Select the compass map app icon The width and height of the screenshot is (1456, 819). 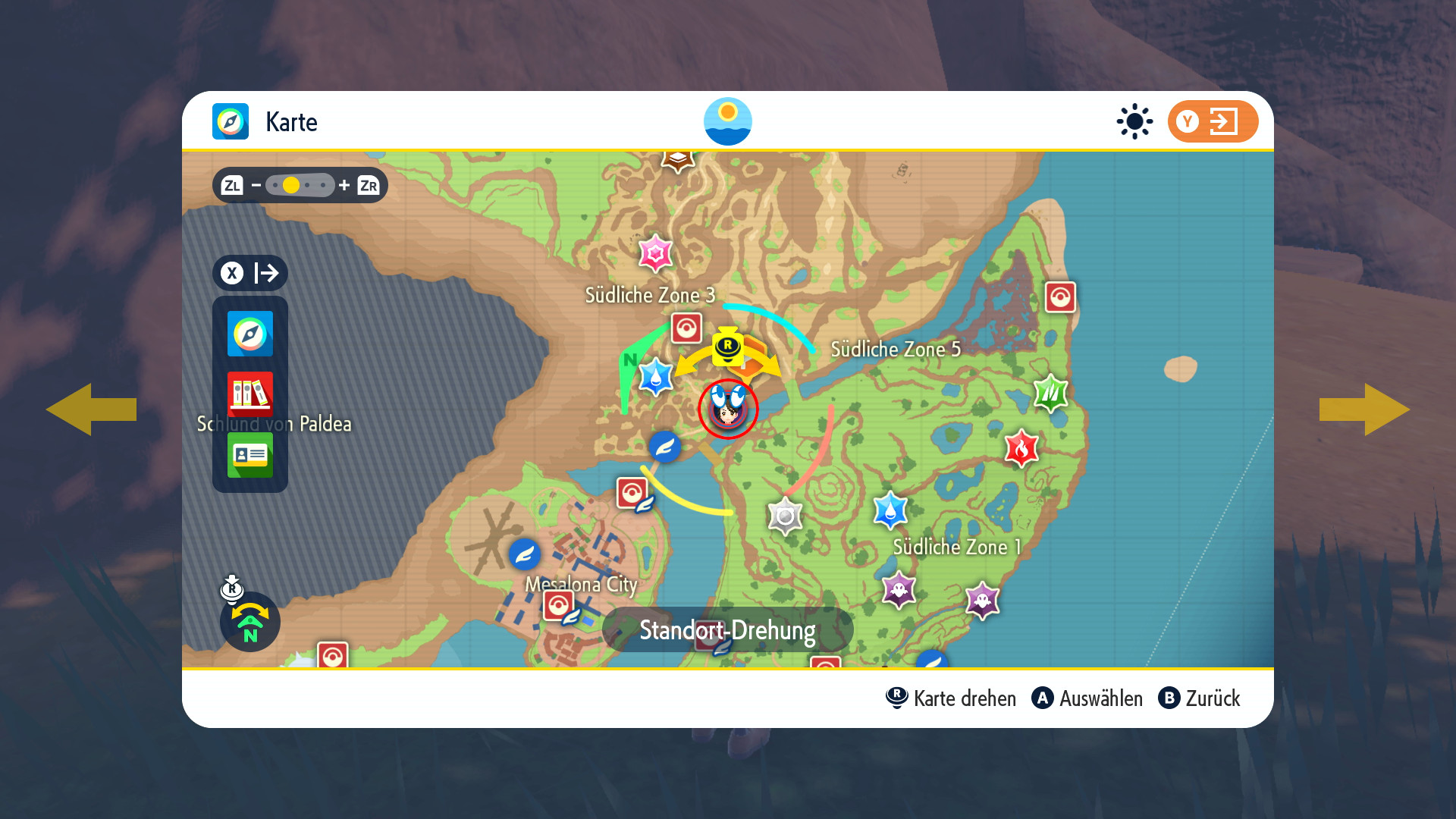[x=250, y=334]
